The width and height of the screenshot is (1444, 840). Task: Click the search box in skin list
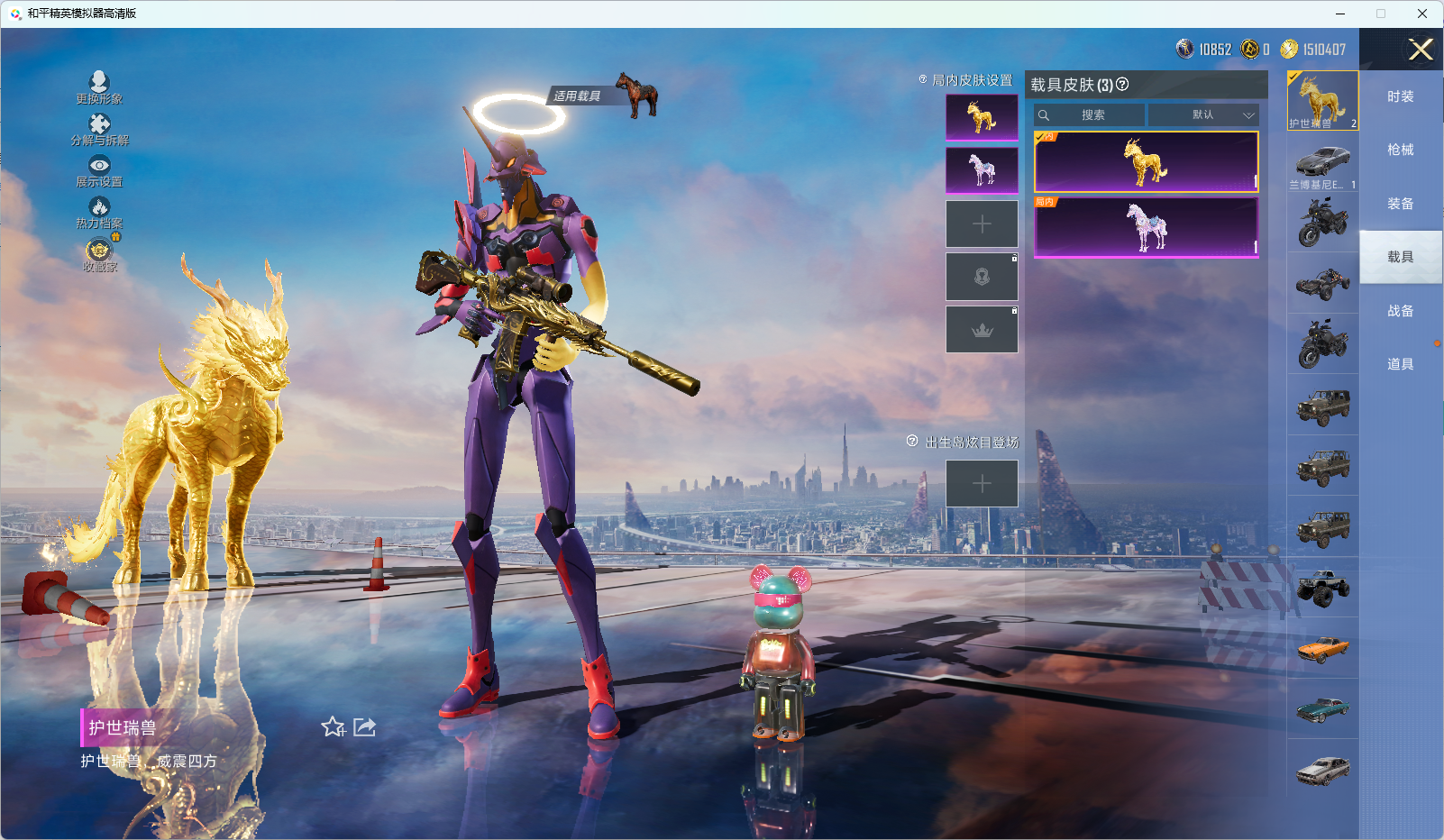(1090, 115)
